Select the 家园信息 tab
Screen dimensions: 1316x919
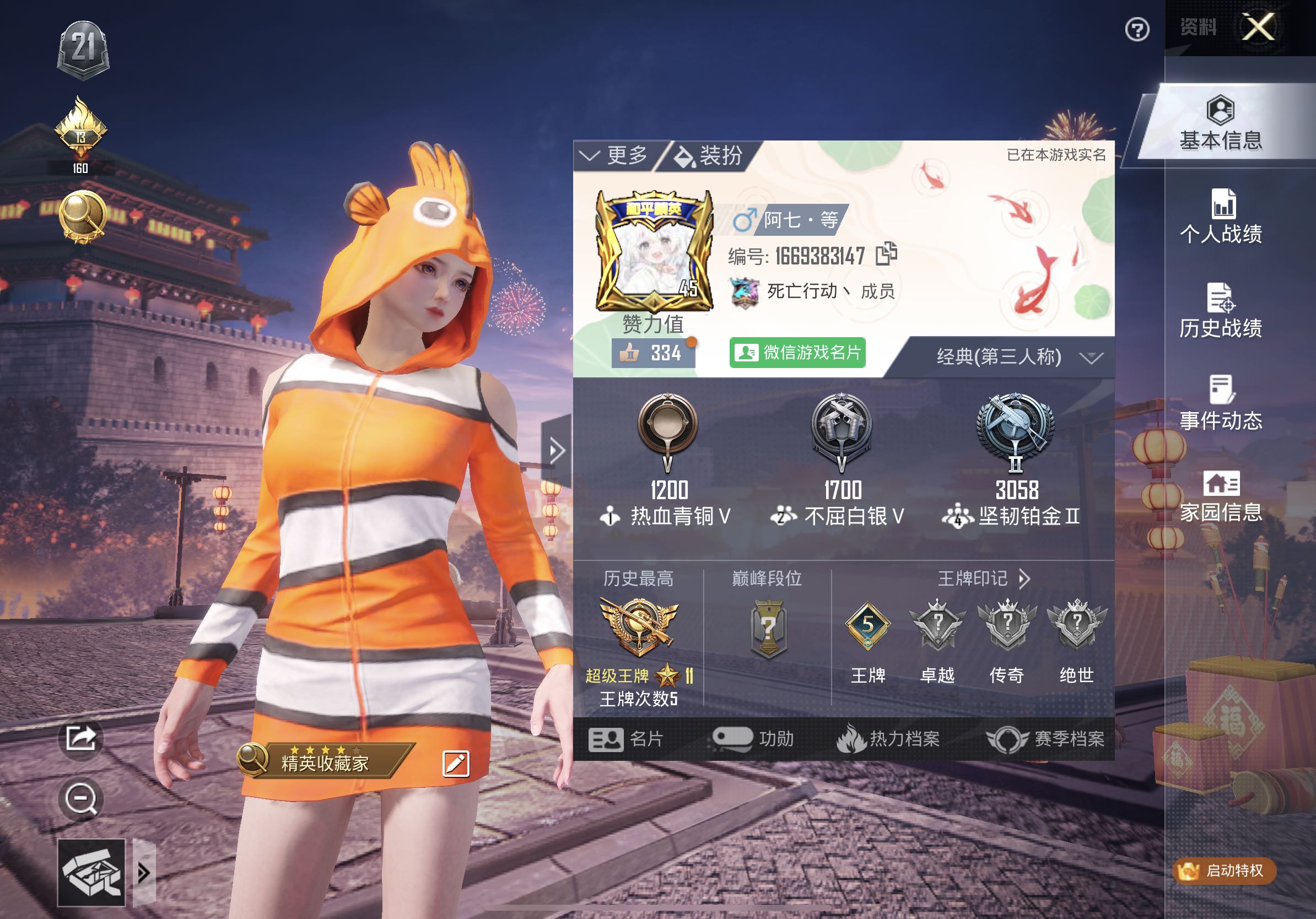[1221, 497]
